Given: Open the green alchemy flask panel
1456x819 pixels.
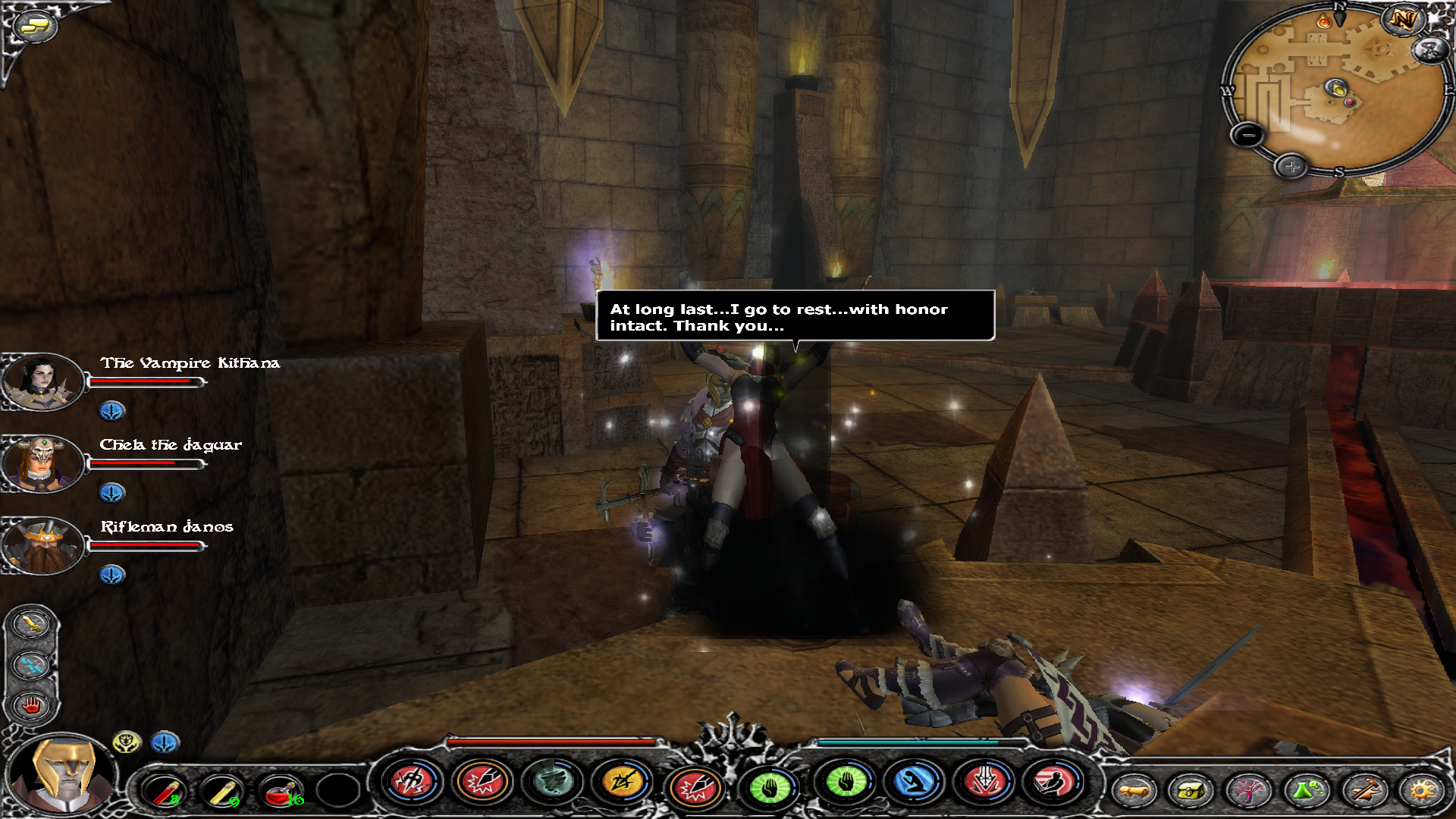Looking at the screenshot, I should (x=1306, y=791).
